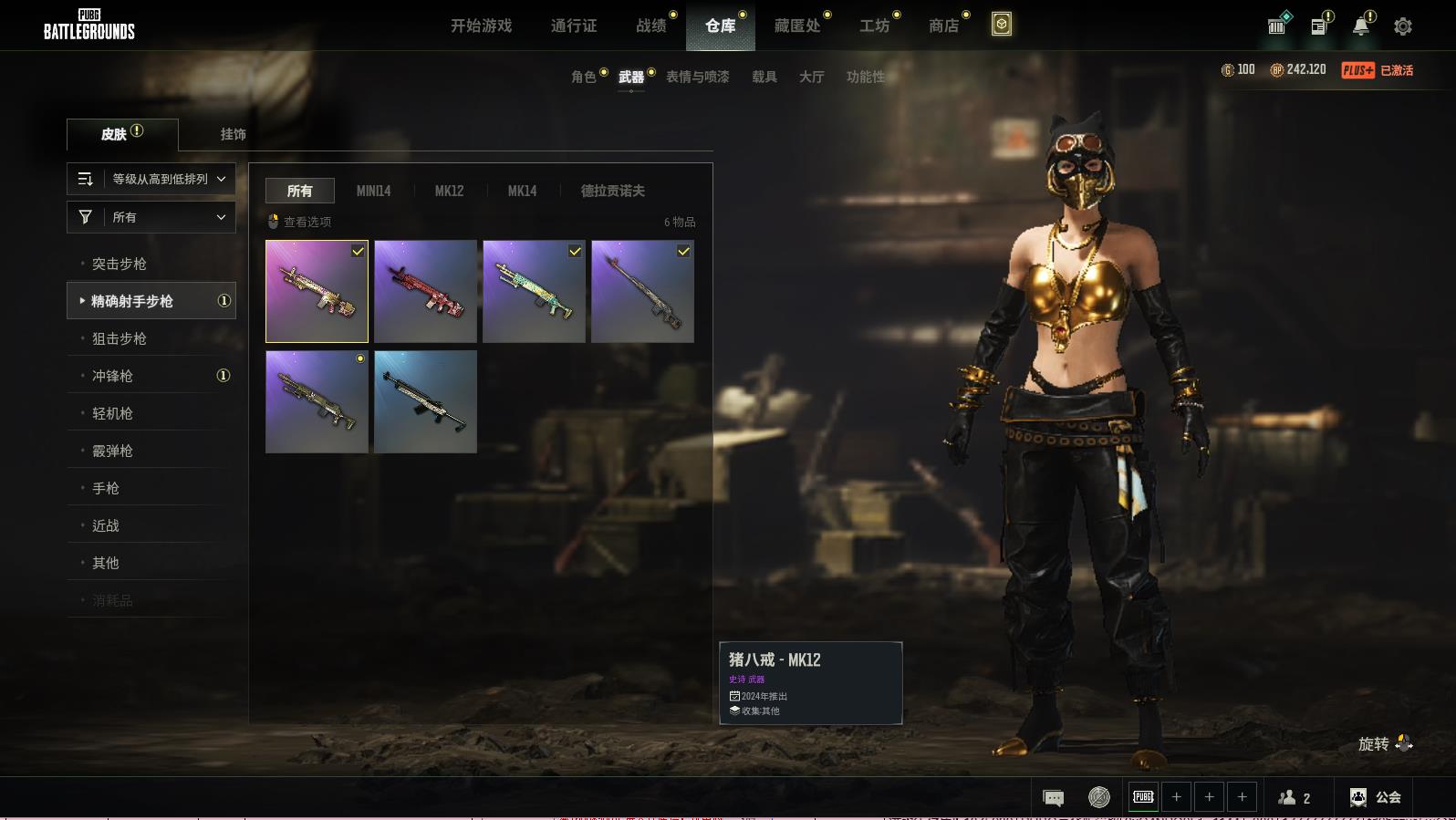
Task: Choose the 突击步枪 assault rifle category
Action: (x=120, y=264)
